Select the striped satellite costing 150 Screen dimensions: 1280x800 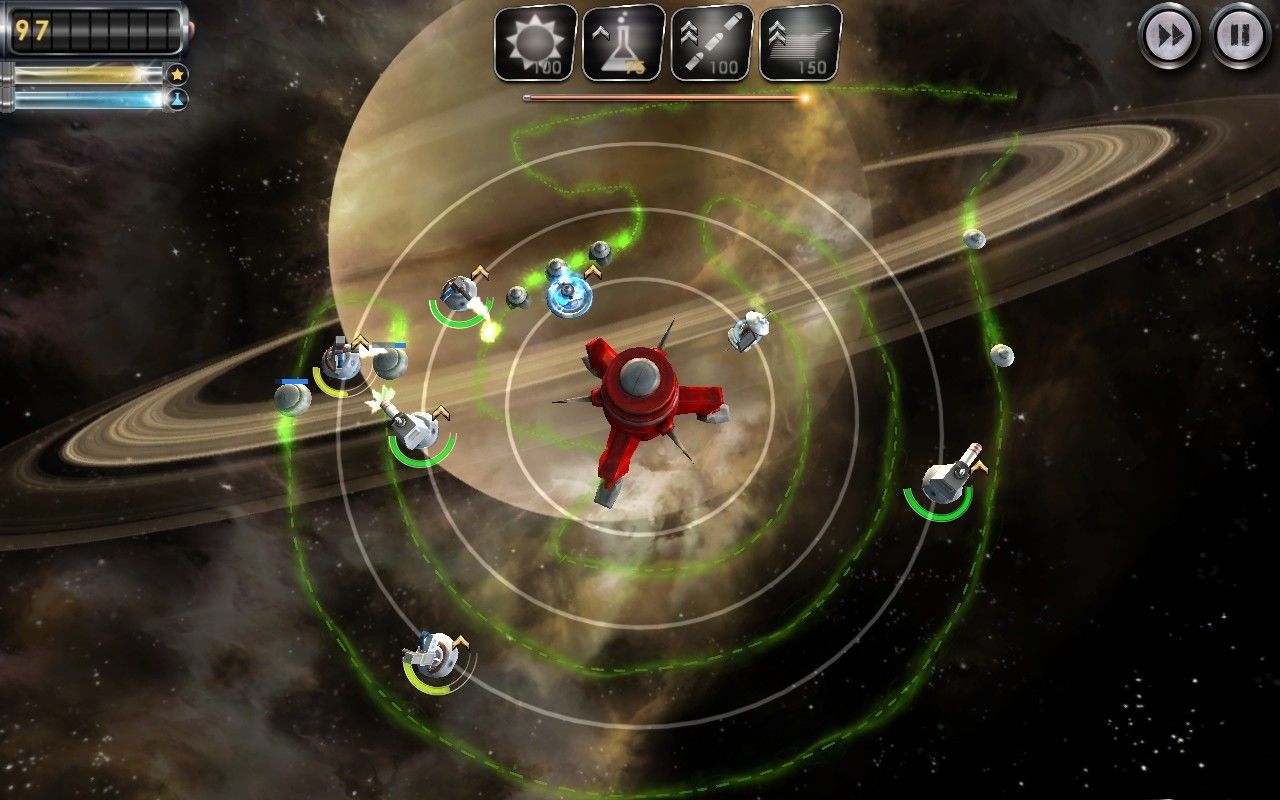(799, 43)
